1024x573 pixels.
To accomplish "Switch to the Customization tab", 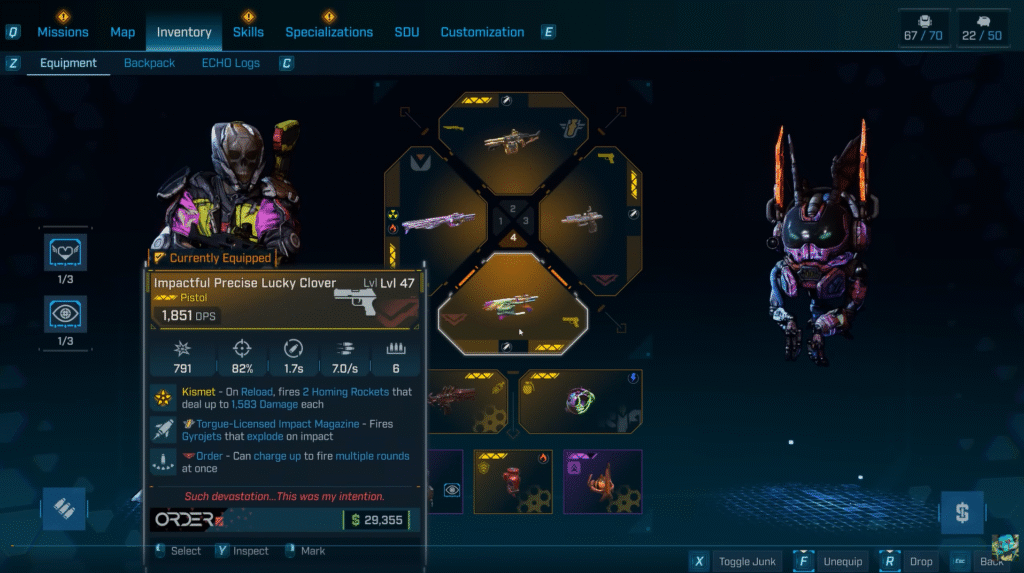I will pos(482,32).
